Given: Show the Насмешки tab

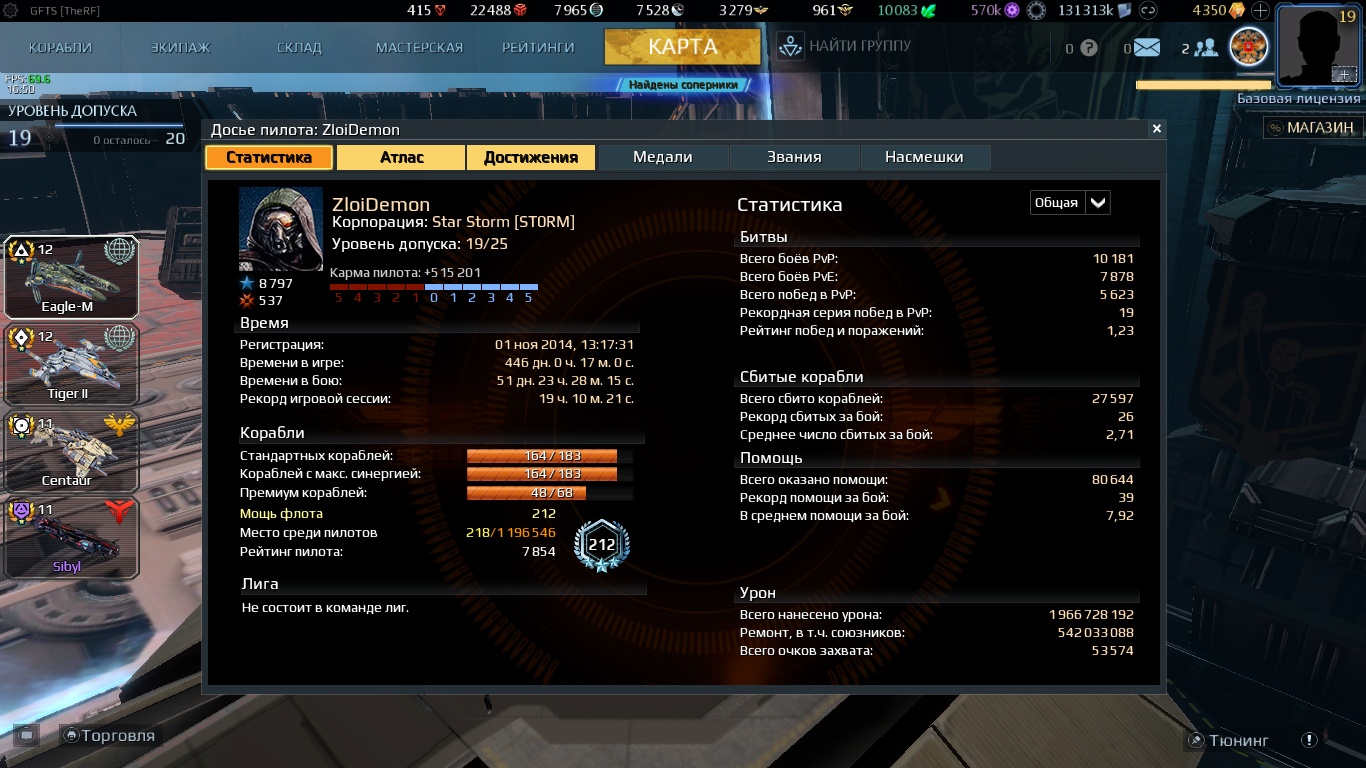Looking at the screenshot, I should point(924,157).
